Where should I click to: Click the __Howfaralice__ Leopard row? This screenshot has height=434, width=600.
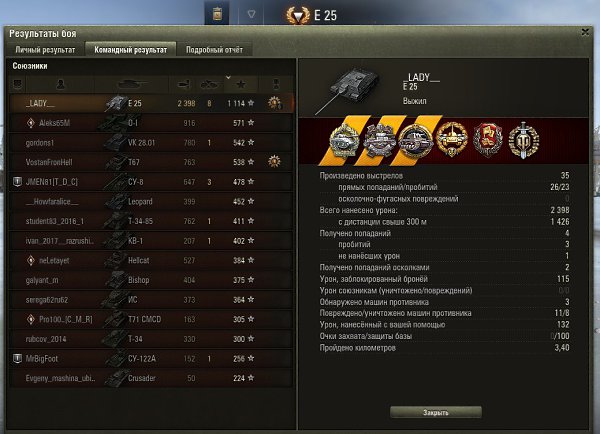tap(150, 201)
